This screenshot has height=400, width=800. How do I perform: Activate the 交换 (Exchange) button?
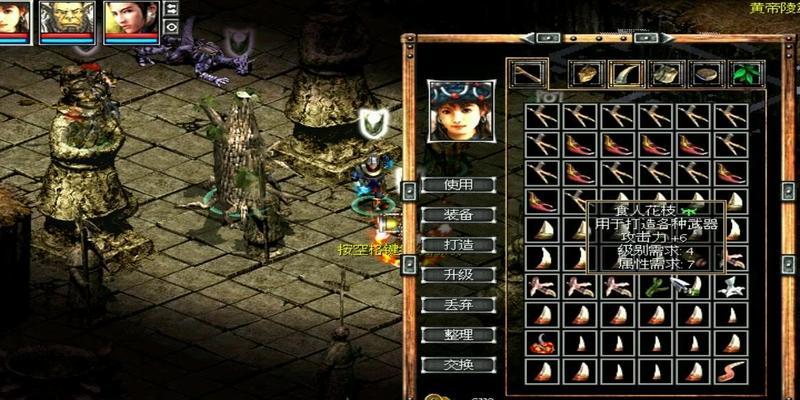coord(445,365)
